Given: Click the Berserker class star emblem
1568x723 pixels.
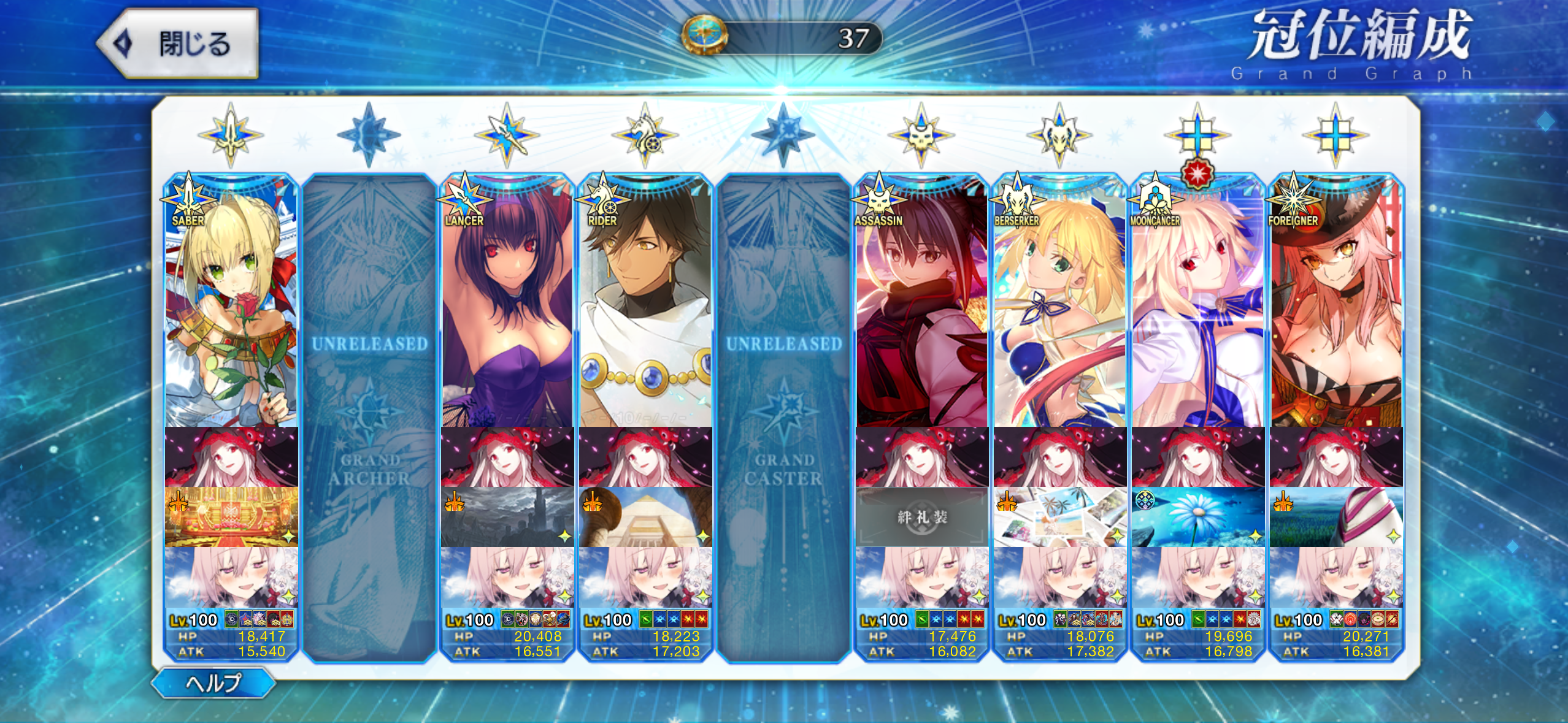Looking at the screenshot, I should pos(1059,136).
